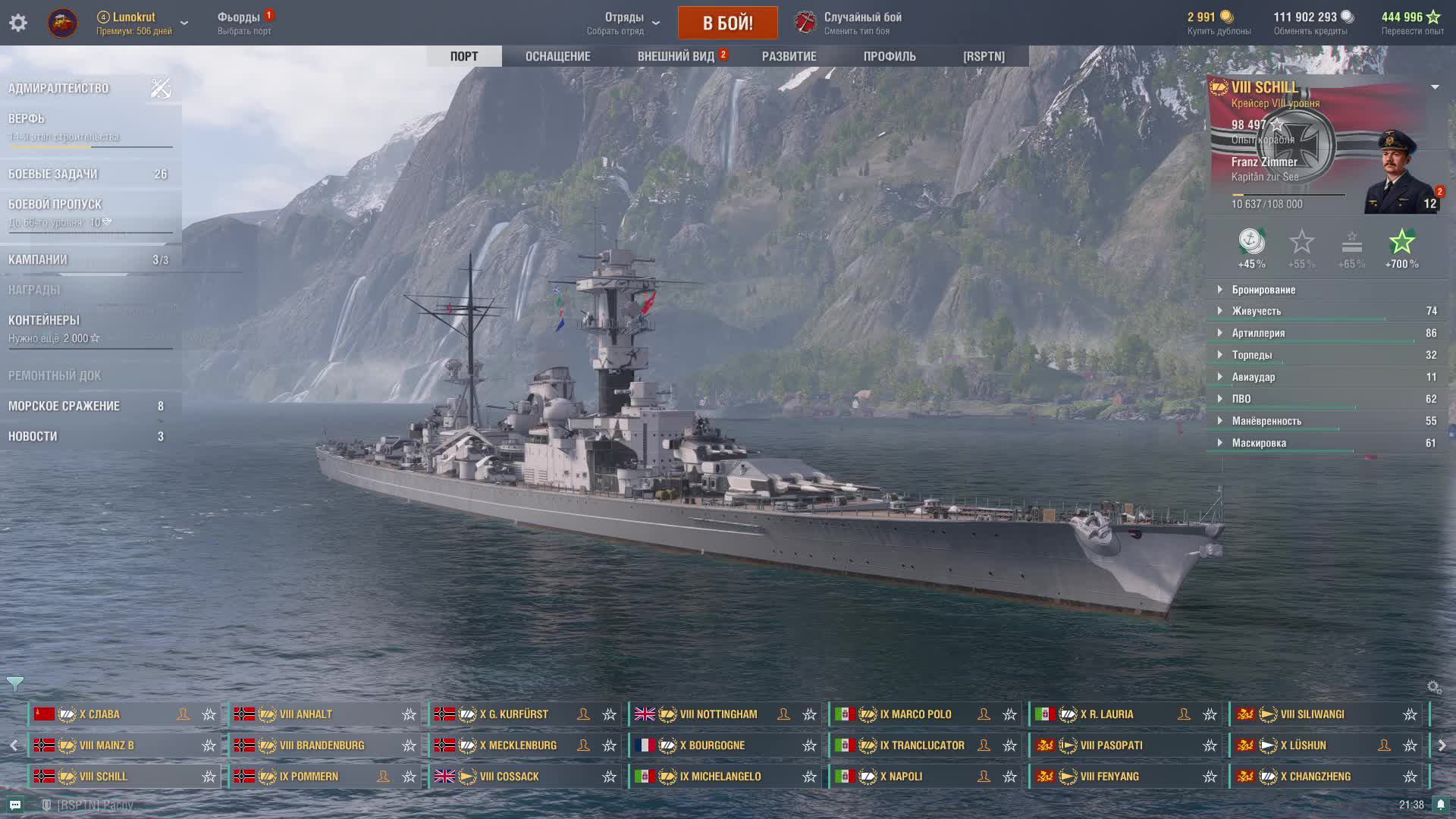This screenshot has height=819, width=1456.
Task: Open the Контейнеры section
Action: [44, 320]
